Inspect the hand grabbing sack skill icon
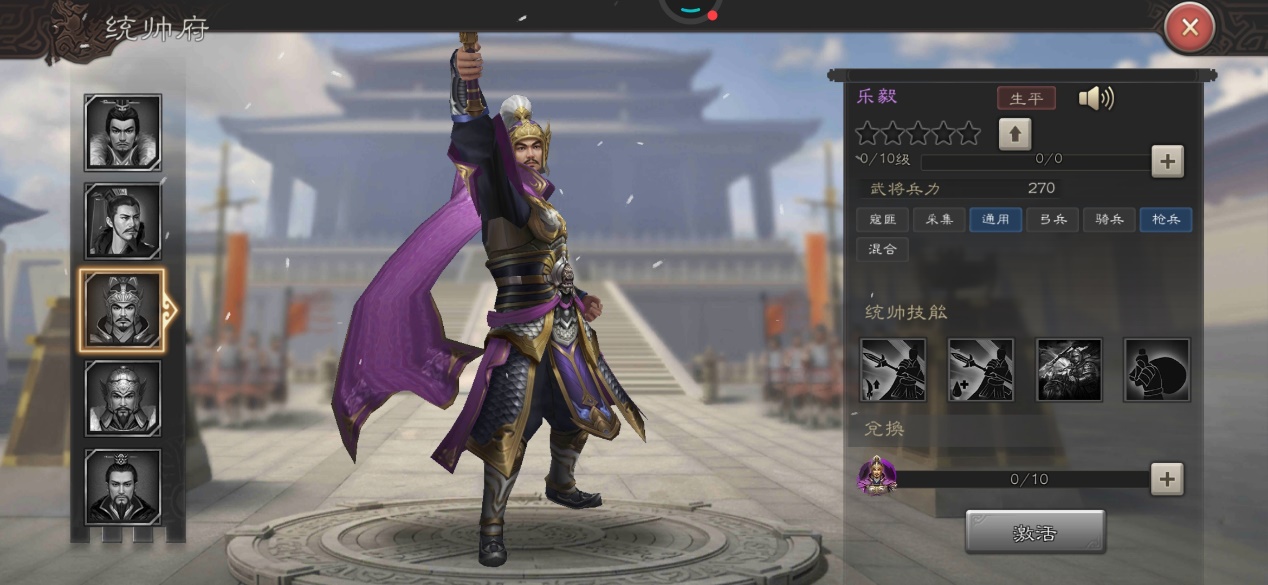This screenshot has width=1268, height=585. click(x=1157, y=370)
